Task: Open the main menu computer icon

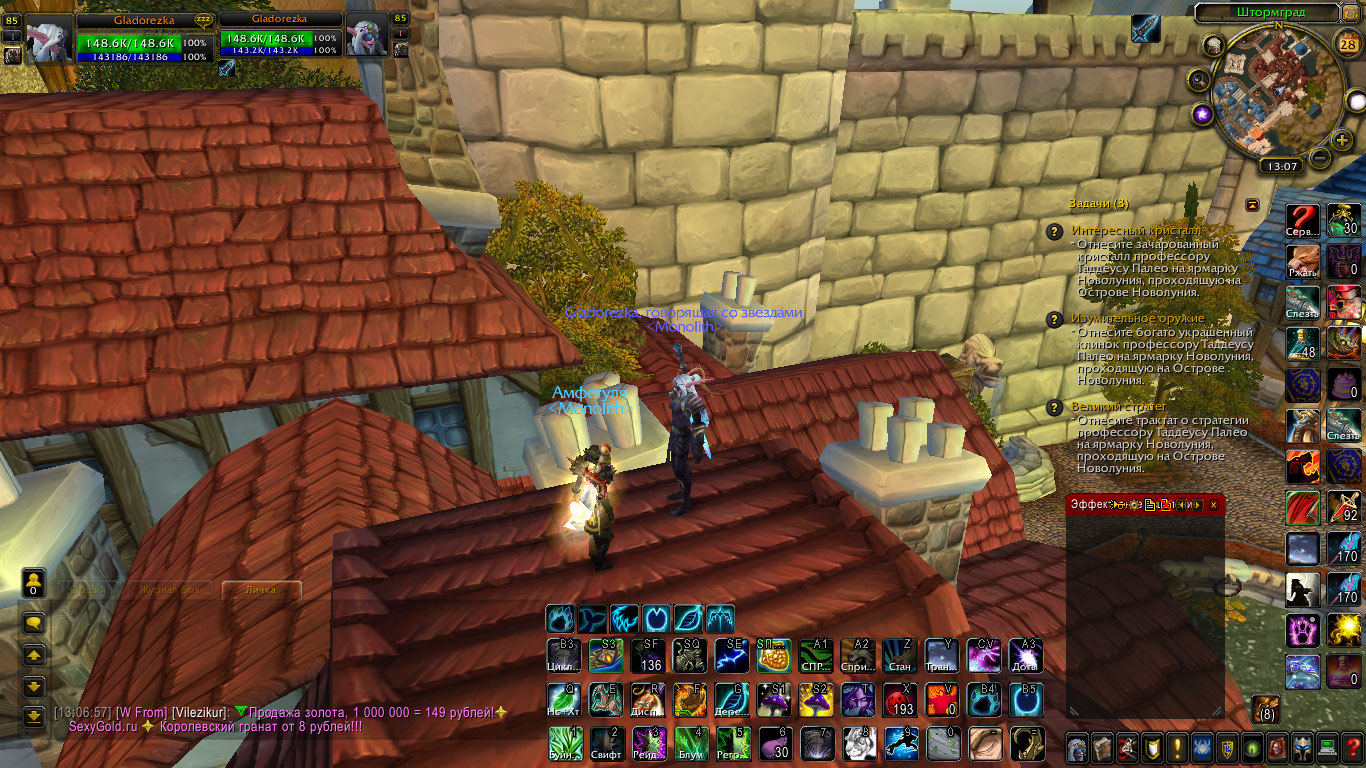Action: coord(1329,747)
